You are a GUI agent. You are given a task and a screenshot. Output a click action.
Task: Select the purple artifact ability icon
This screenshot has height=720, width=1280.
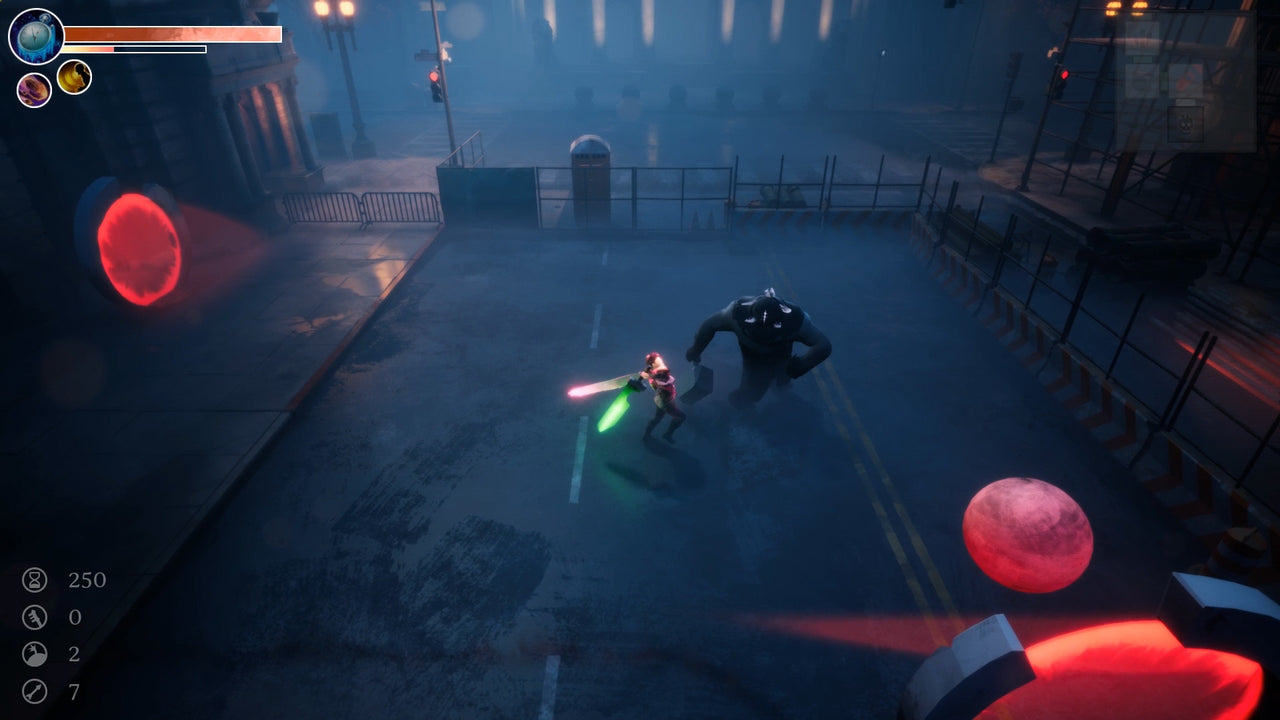pos(32,89)
